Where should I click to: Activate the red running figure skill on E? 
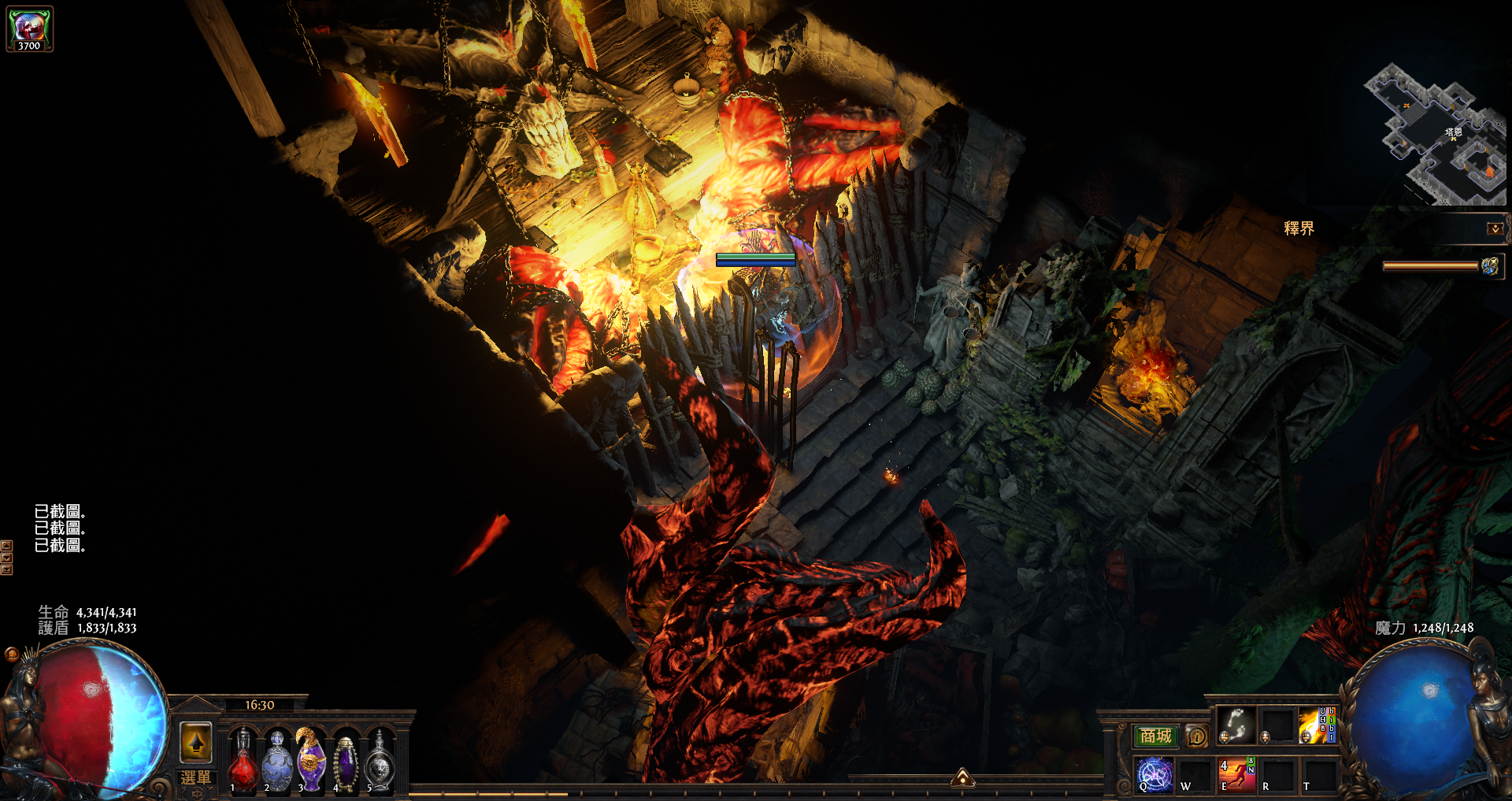pyautogui.click(x=1236, y=774)
